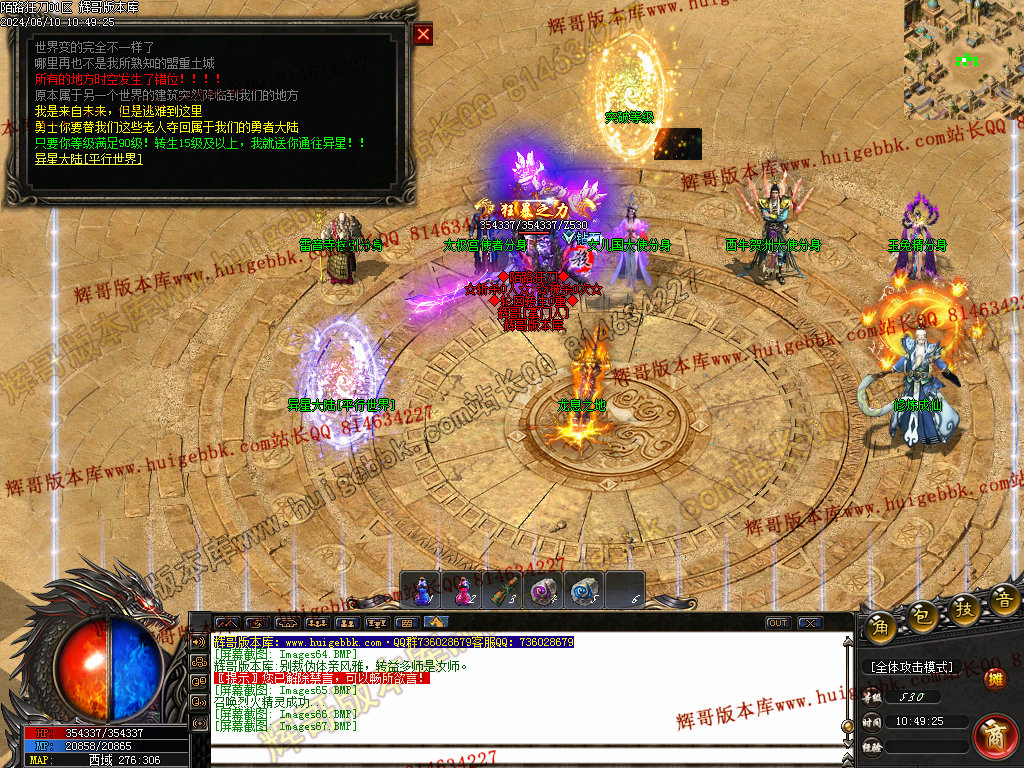Use the red potion in hotbar slot 2

coord(463,590)
